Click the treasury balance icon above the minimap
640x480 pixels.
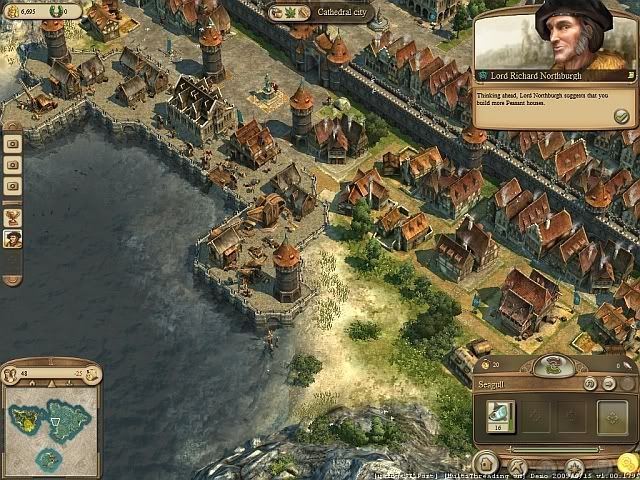click(x=93, y=374)
